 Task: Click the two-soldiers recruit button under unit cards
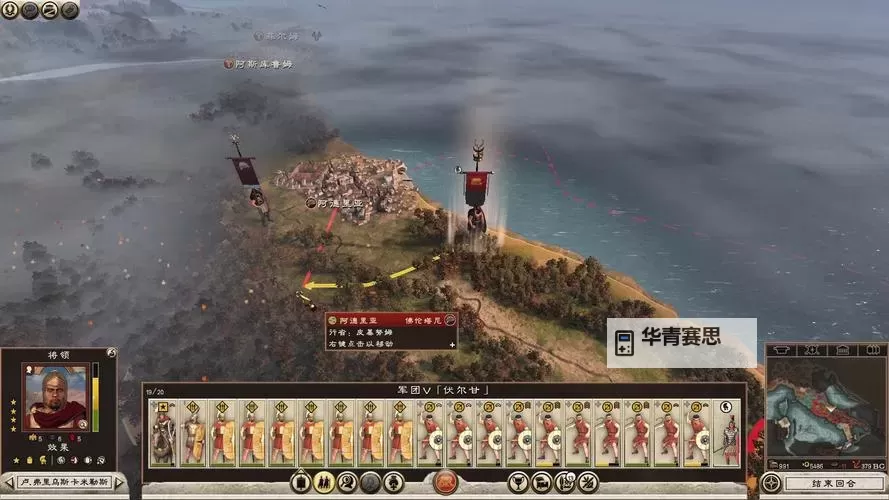click(324, 483)
